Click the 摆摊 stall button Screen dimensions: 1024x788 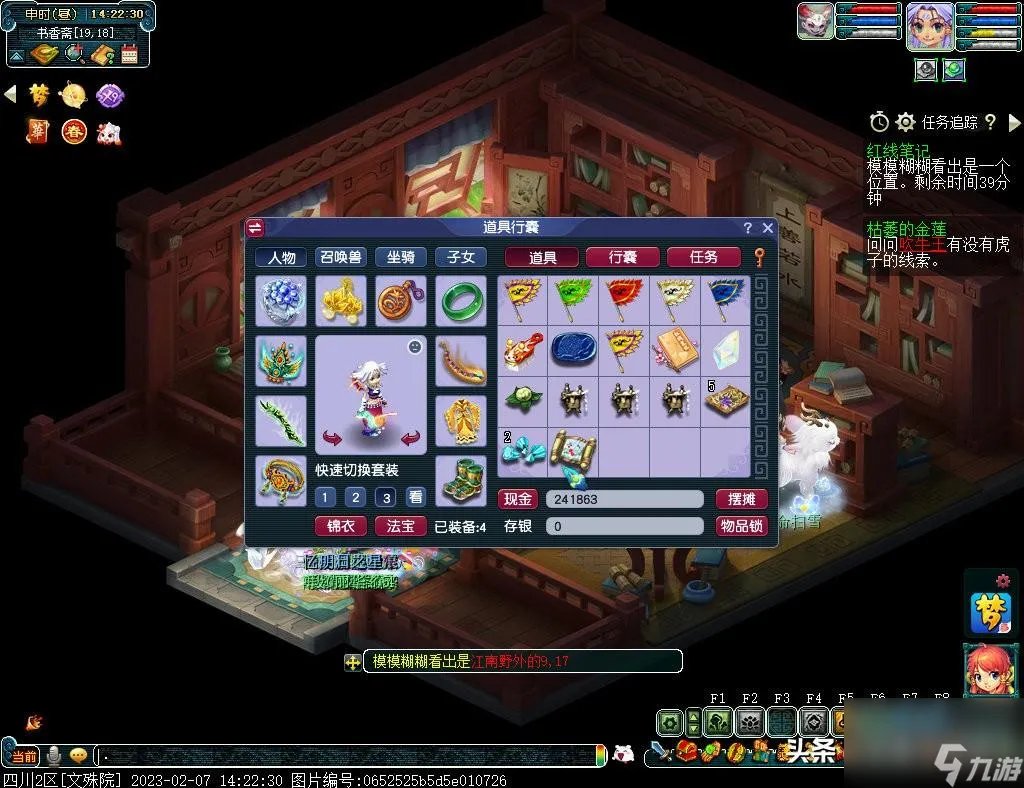(x=741, y=499)
